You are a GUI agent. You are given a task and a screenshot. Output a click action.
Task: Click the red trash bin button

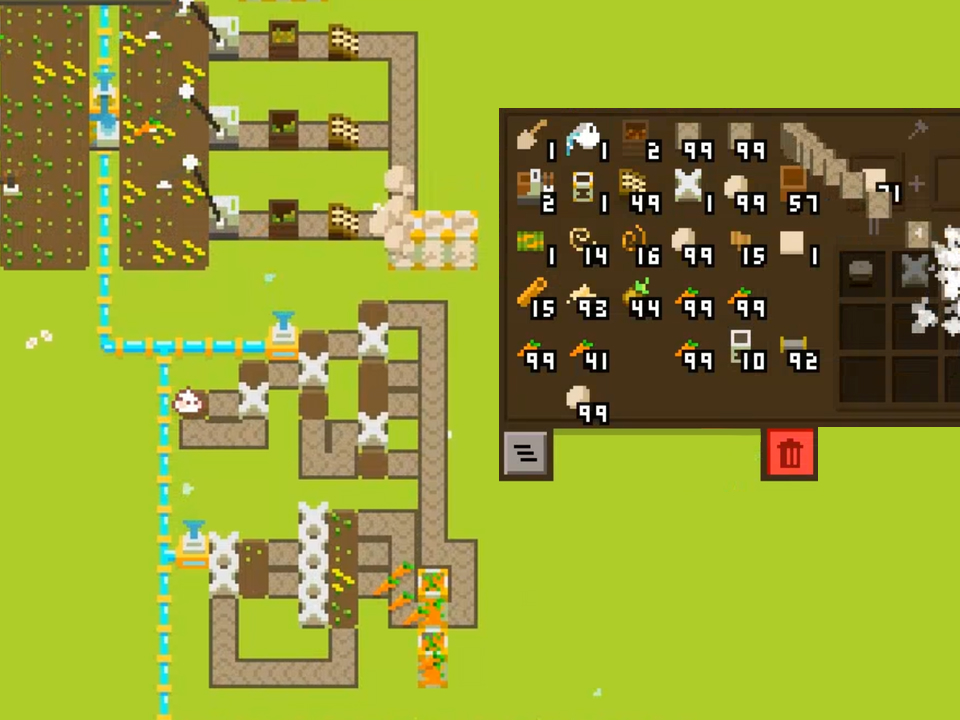[790, 454]
